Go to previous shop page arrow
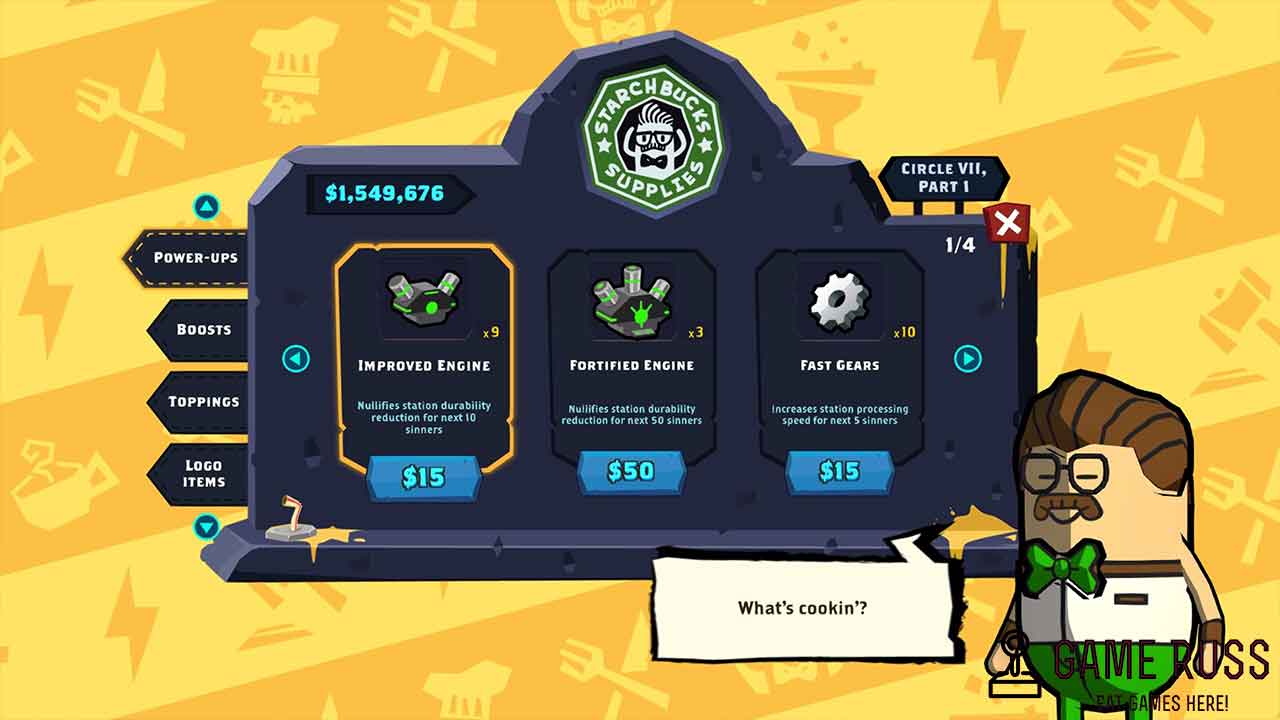1280x720 pixels. pos(296,358)
